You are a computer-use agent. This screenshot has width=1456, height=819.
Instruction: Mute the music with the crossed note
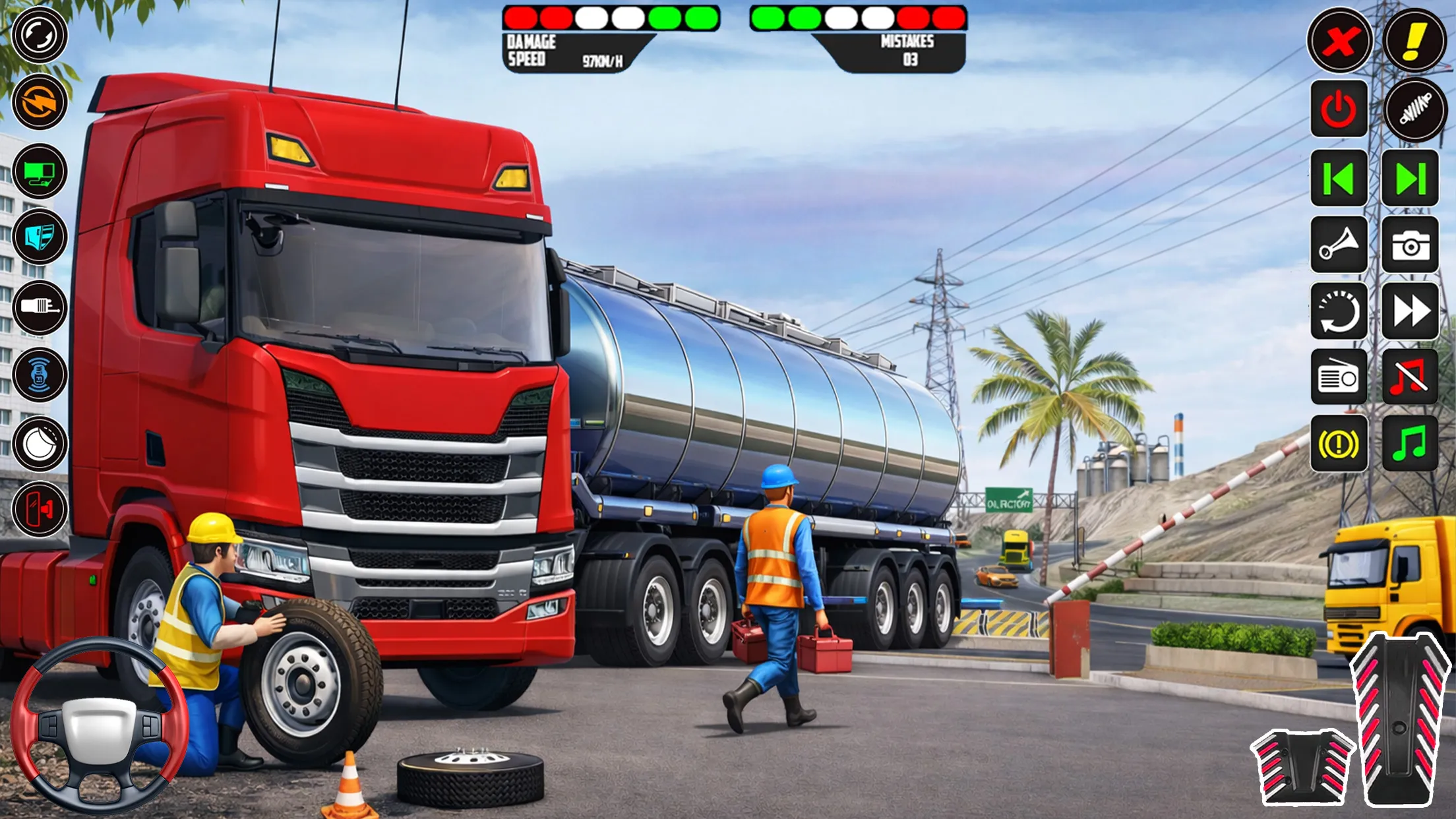point(1410,377)
